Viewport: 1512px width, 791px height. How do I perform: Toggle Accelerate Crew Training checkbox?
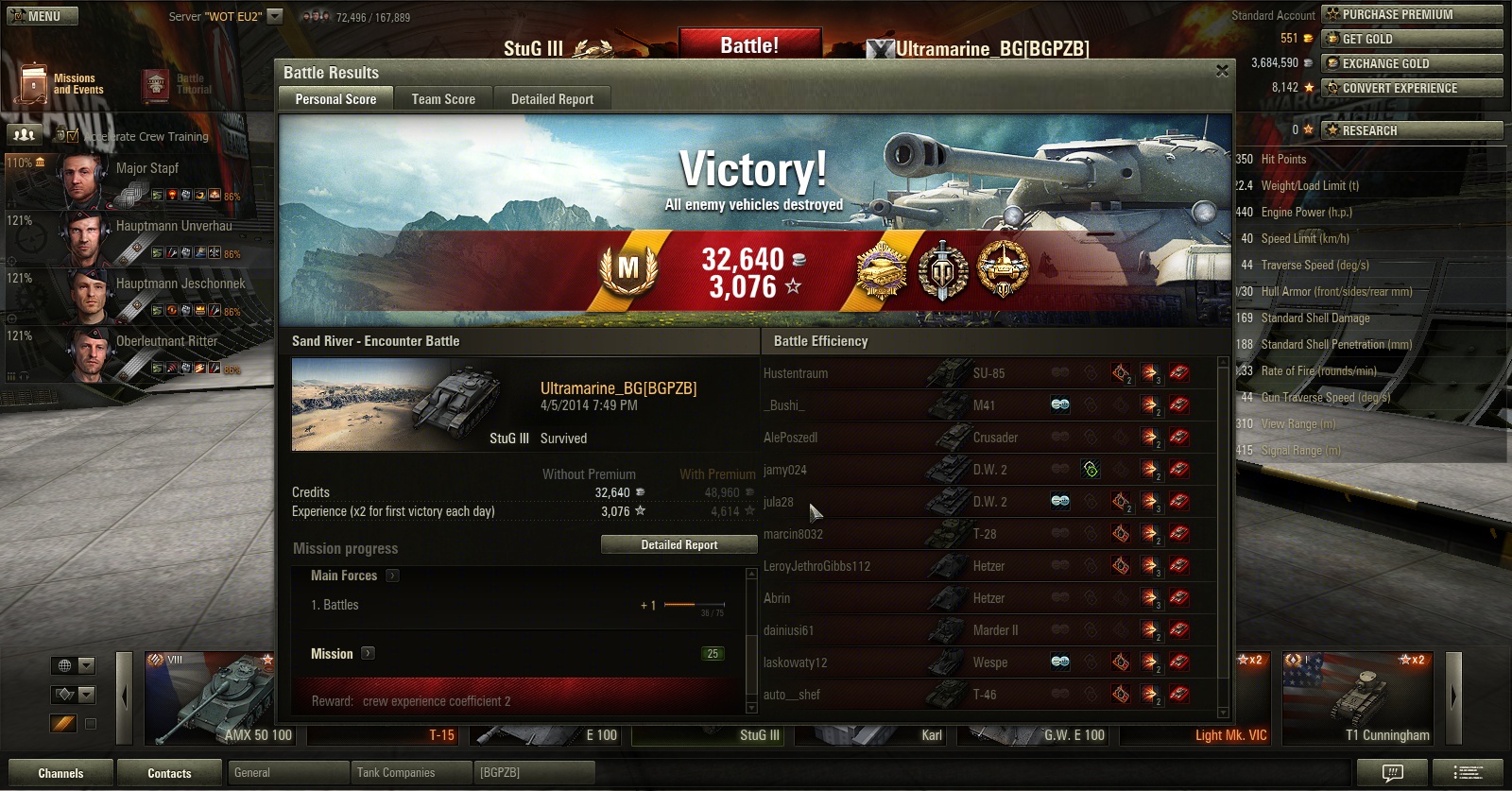click(73, 136)
